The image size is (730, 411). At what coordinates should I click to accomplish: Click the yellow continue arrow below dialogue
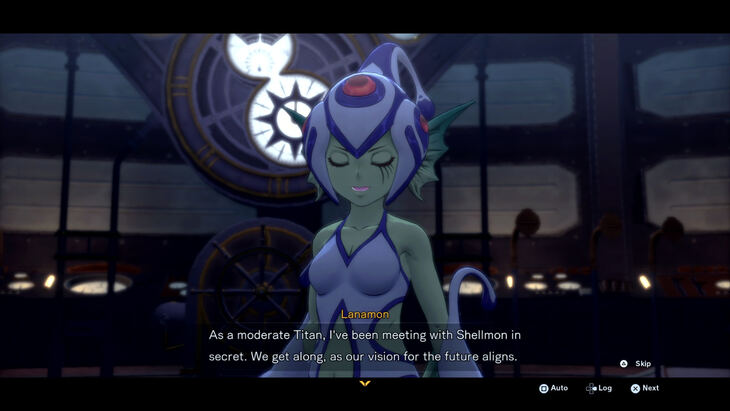coord(364,383)
